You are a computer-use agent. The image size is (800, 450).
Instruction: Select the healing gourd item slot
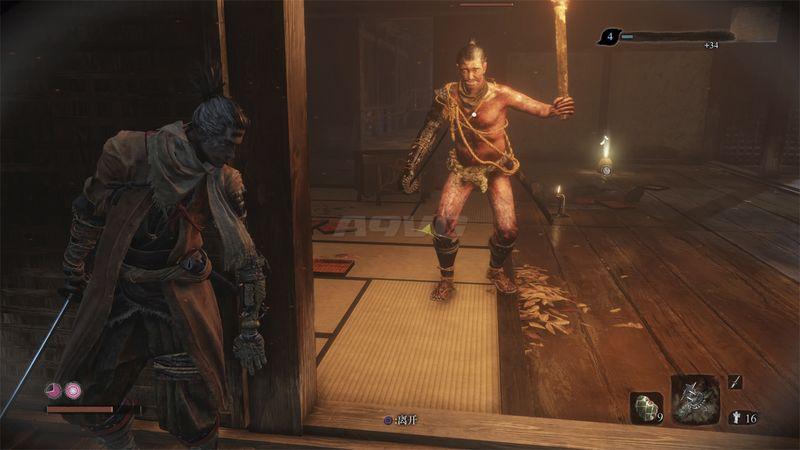(645, 405)
